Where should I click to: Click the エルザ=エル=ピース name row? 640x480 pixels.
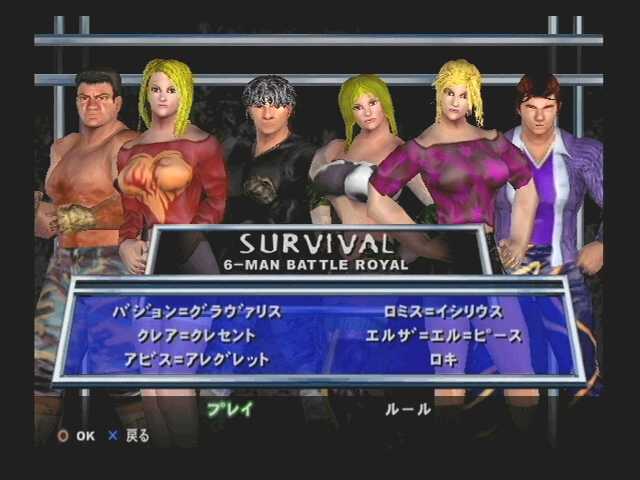(445, 336)
